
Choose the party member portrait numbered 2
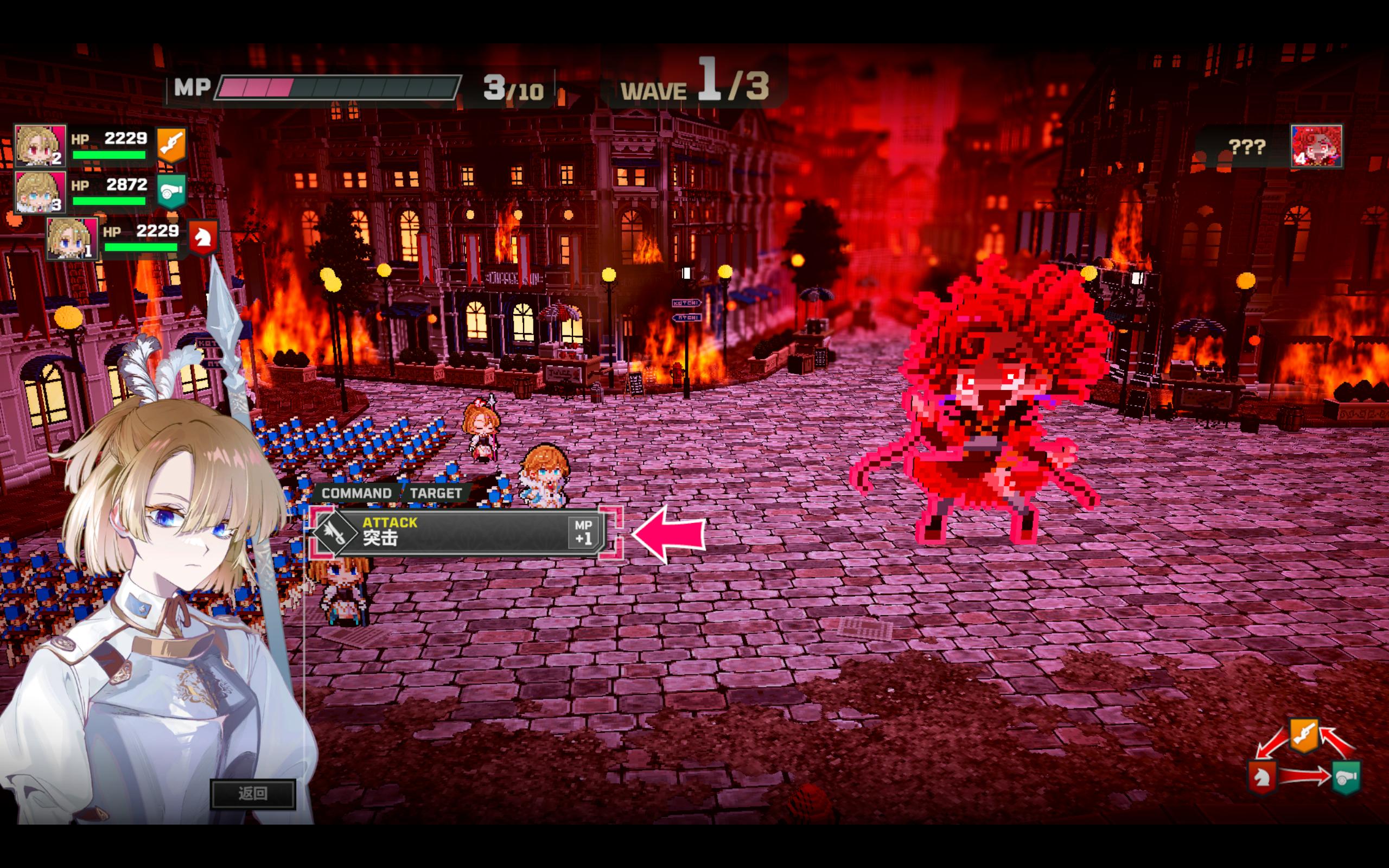click(x=40, y=146)
